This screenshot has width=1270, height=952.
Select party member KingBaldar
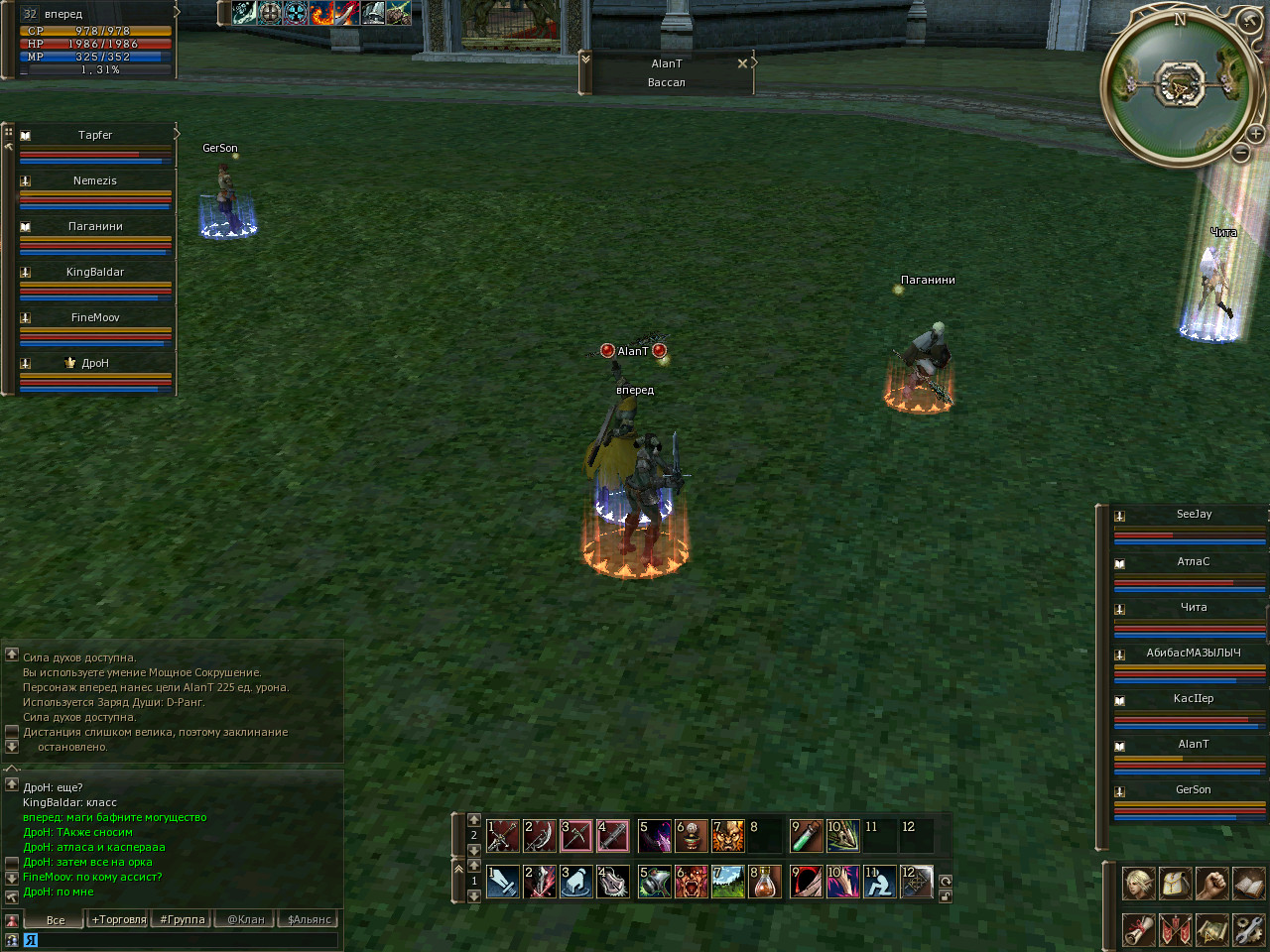tap(95, 272)
